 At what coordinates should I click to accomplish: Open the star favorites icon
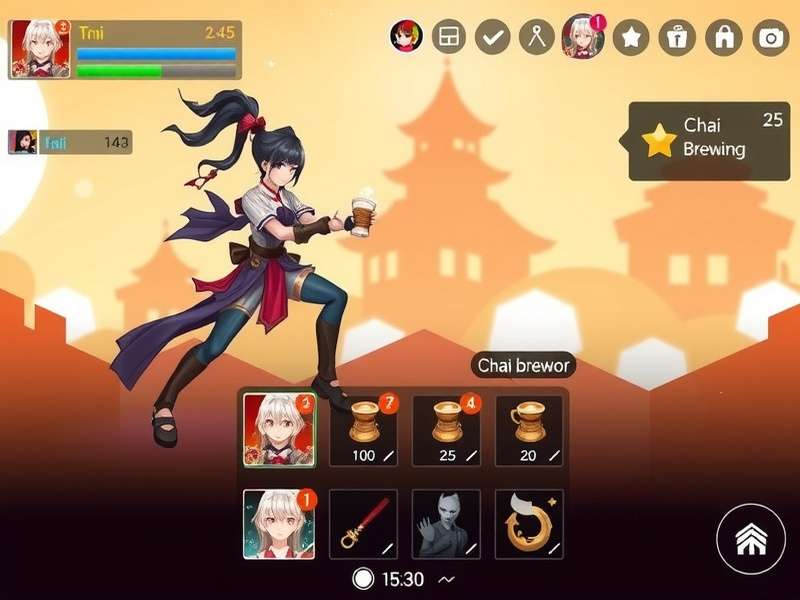(630, 37)
